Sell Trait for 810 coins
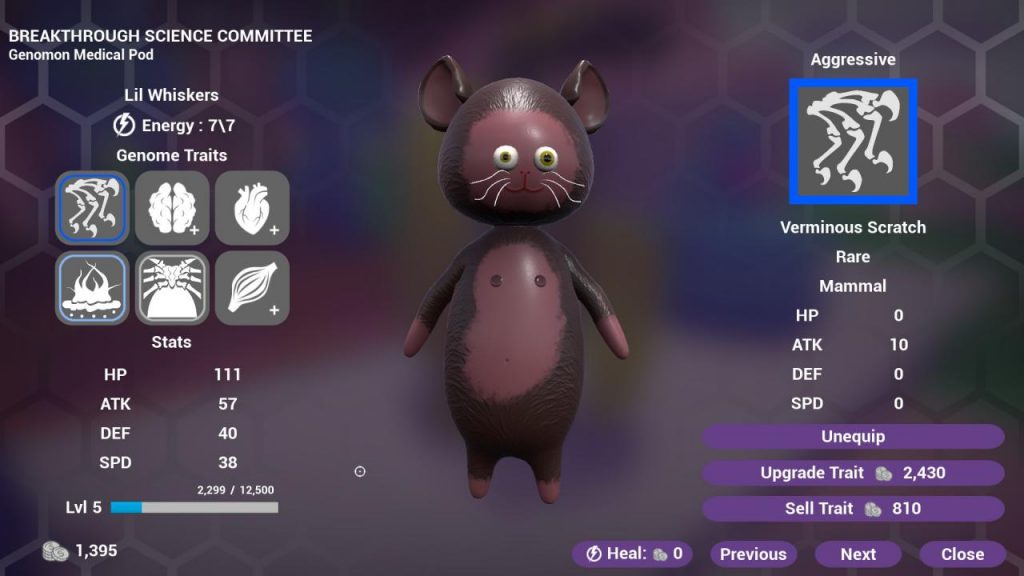The width and height of the screenshot is (1024, 576). click(x=852, y=509)
